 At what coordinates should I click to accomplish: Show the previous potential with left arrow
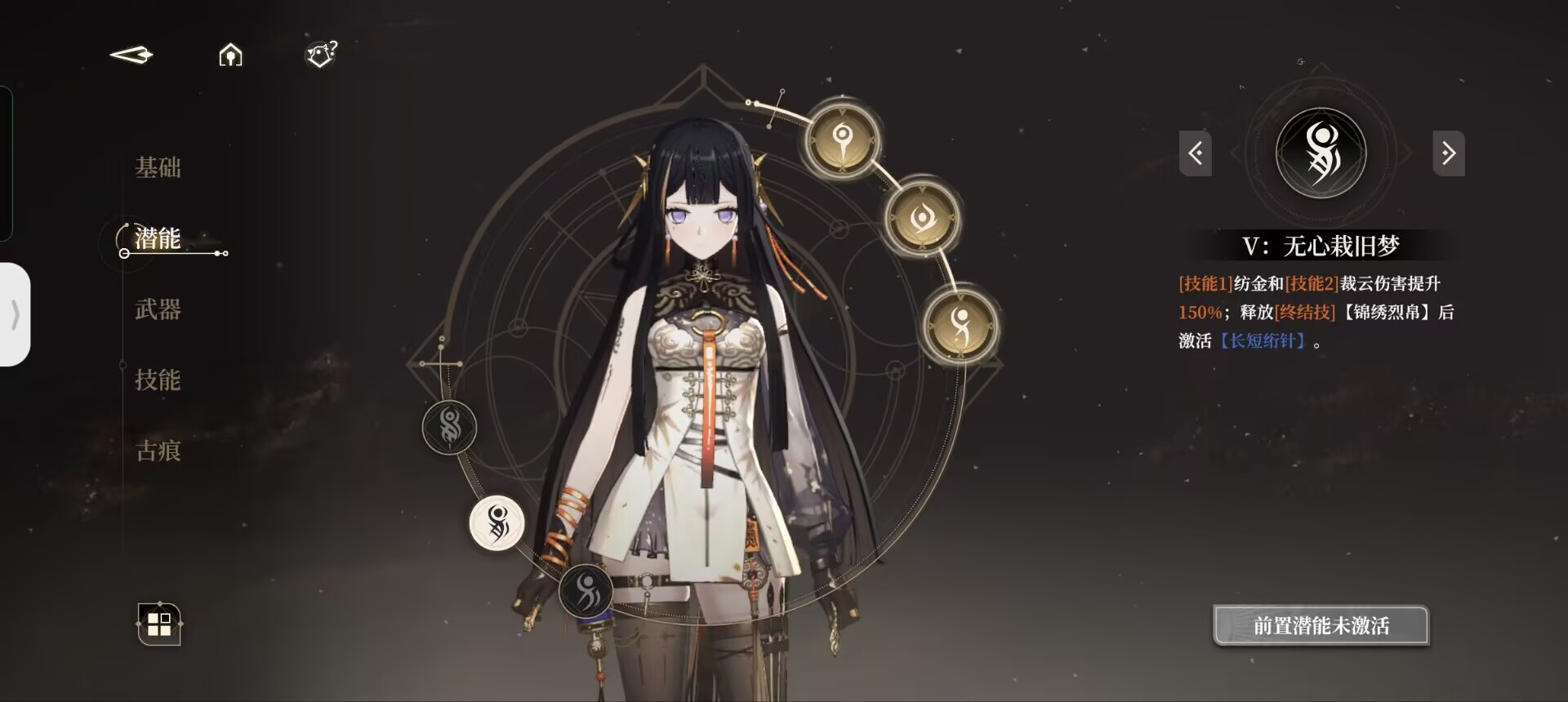[x=1195, y=153]
